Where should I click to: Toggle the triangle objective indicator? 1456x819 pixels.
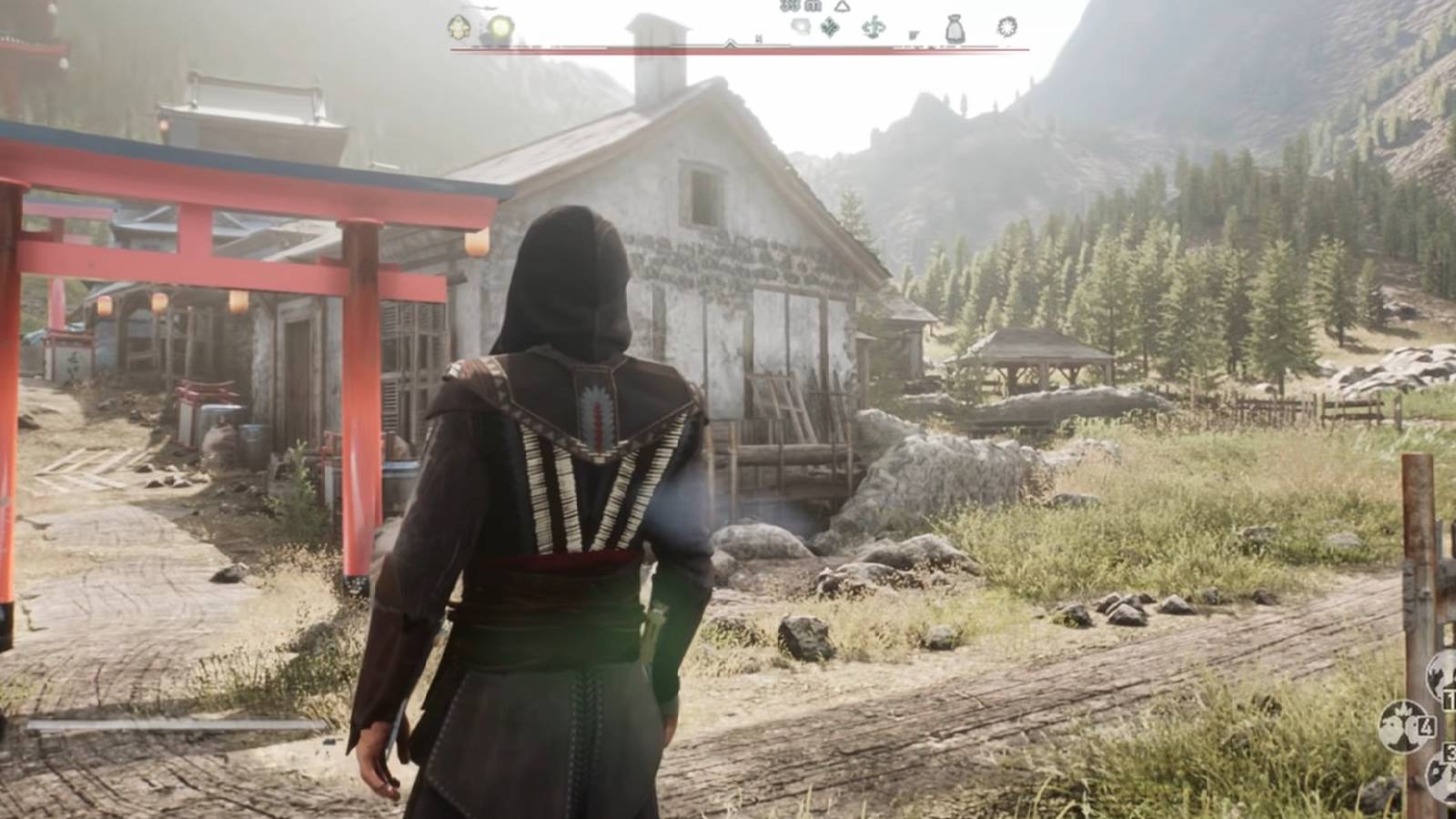click(x=841, y=7)
